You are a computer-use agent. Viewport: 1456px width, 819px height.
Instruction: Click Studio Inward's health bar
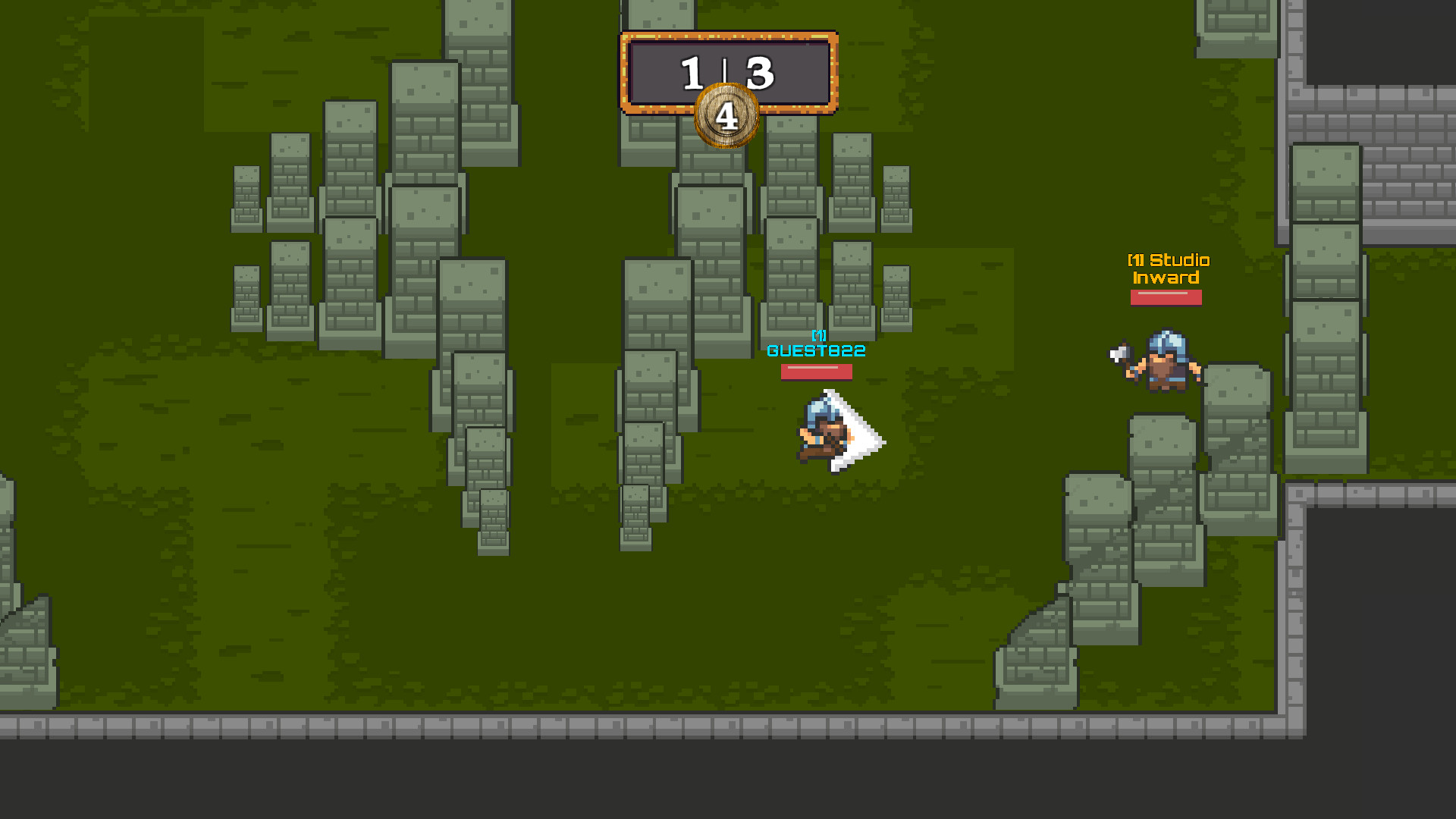pos(1166,298)
